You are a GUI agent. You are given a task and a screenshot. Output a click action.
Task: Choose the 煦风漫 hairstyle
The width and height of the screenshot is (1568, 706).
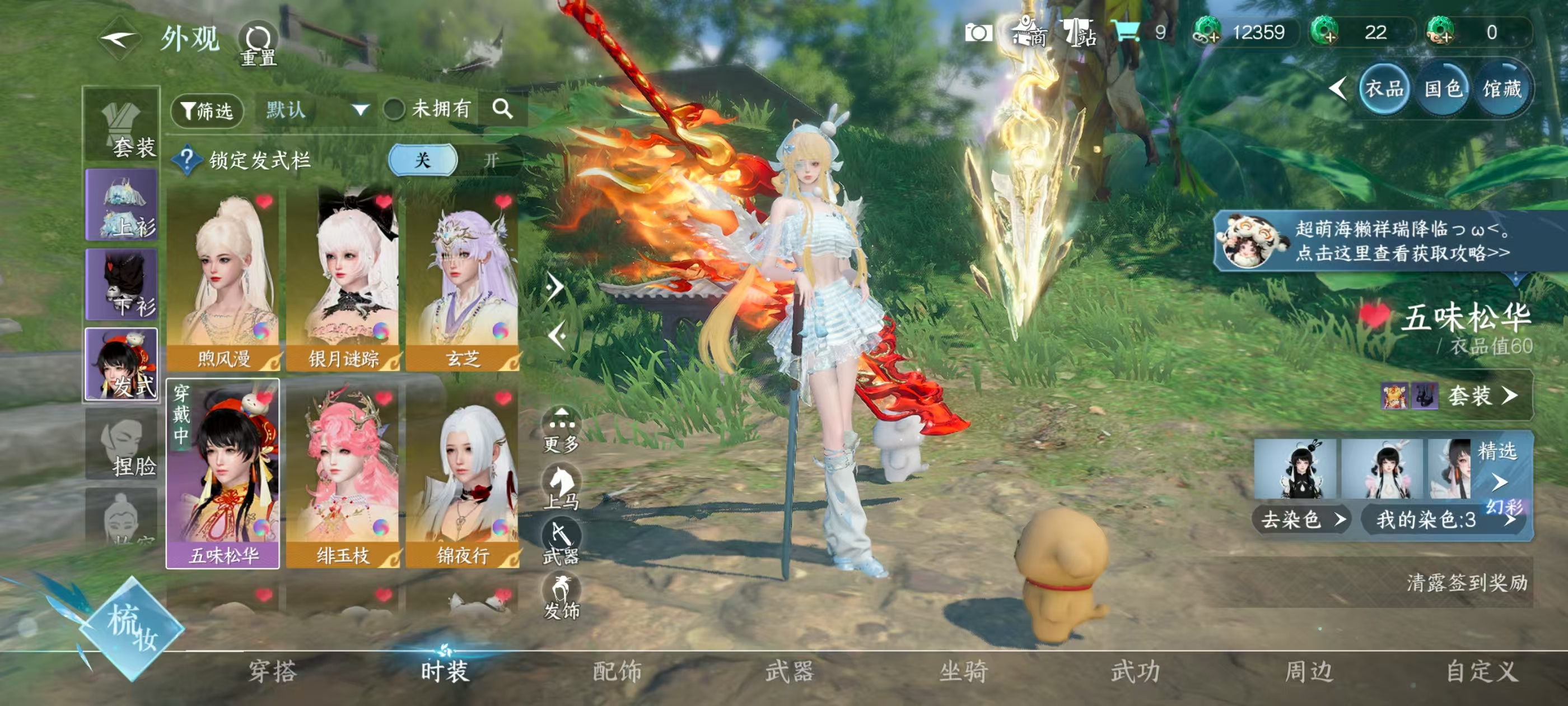point(223,280)
